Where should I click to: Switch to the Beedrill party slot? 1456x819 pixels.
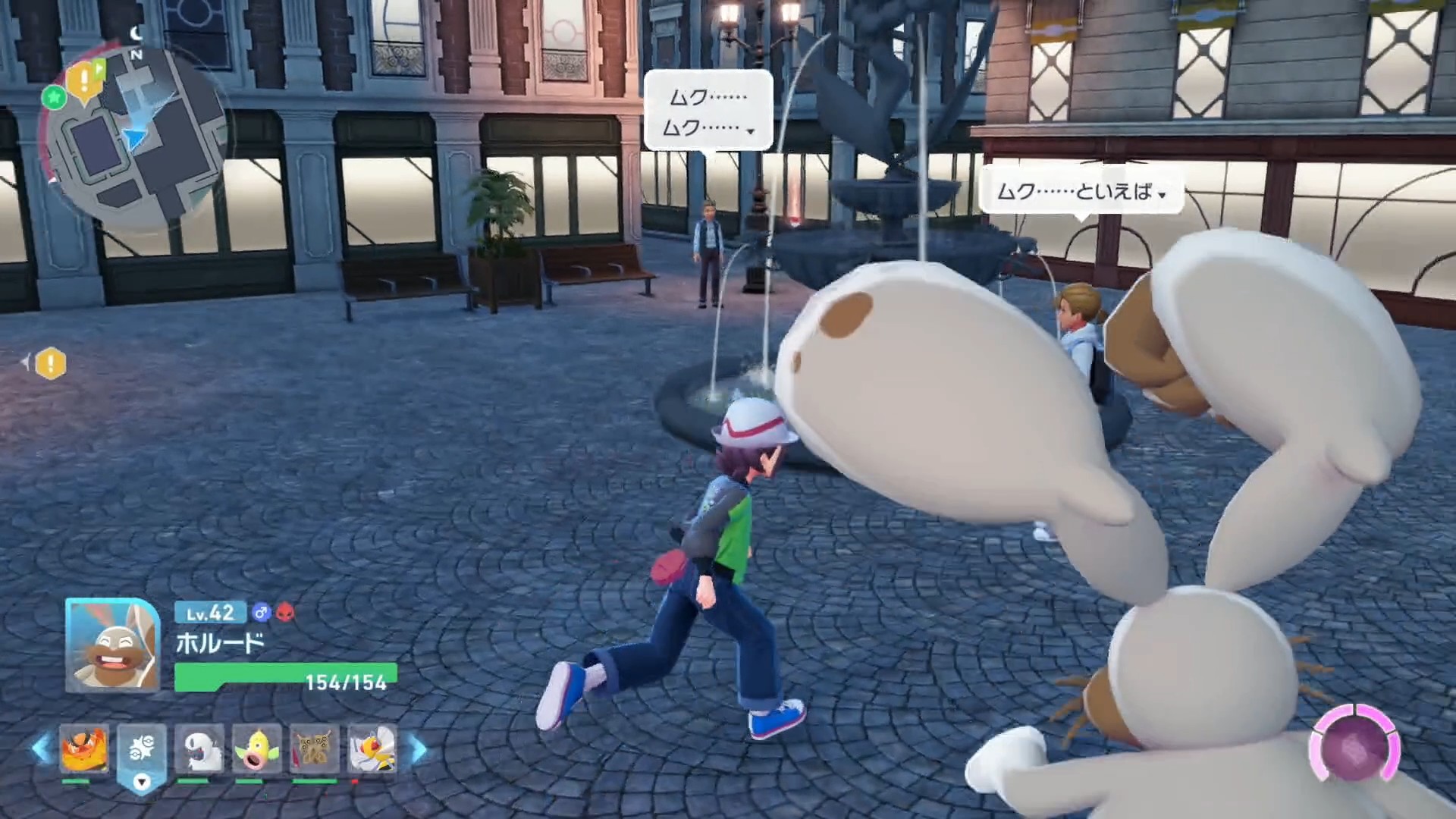point(372,749)
